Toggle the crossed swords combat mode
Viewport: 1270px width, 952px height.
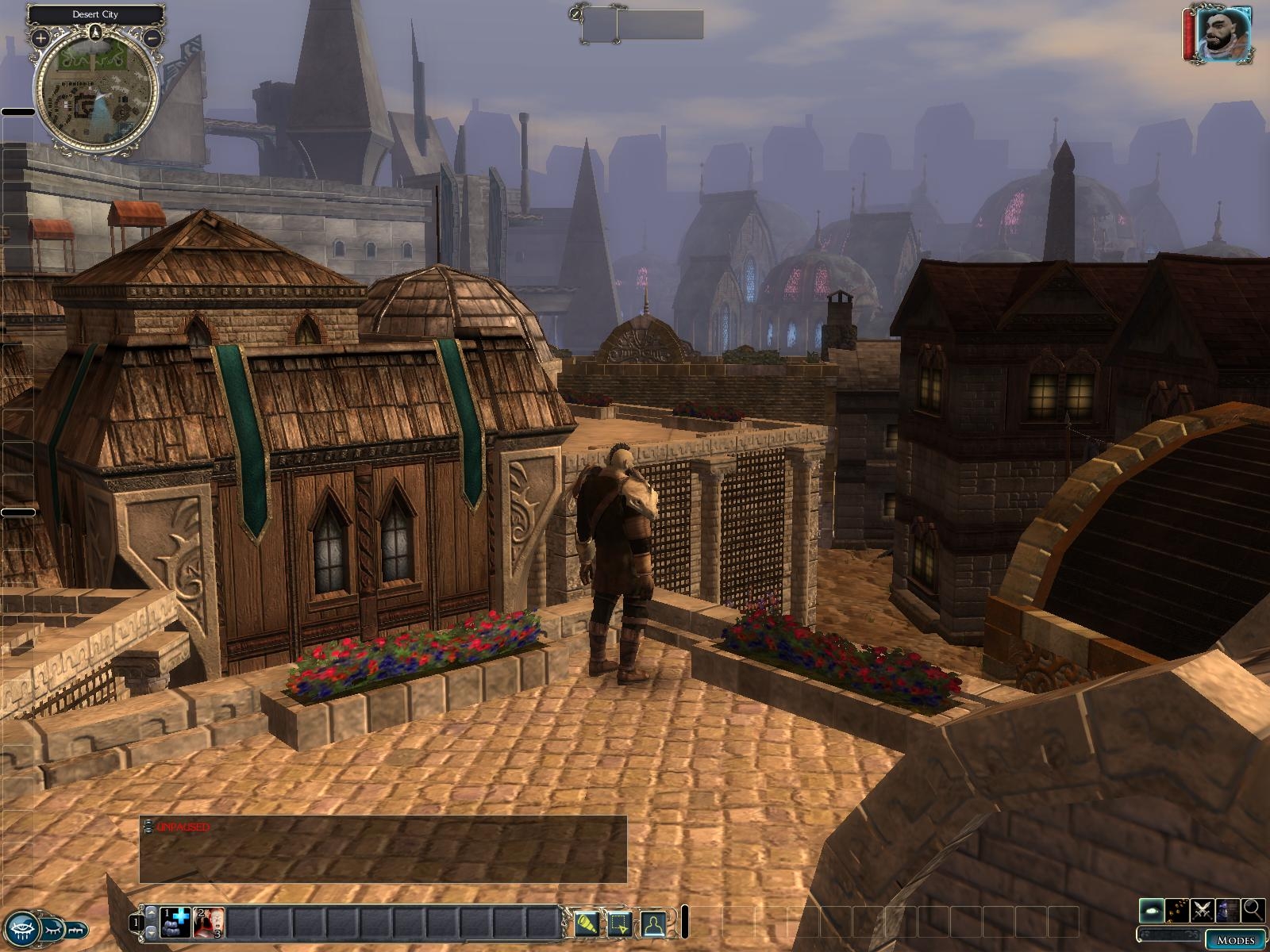[x=1202, y=909]
